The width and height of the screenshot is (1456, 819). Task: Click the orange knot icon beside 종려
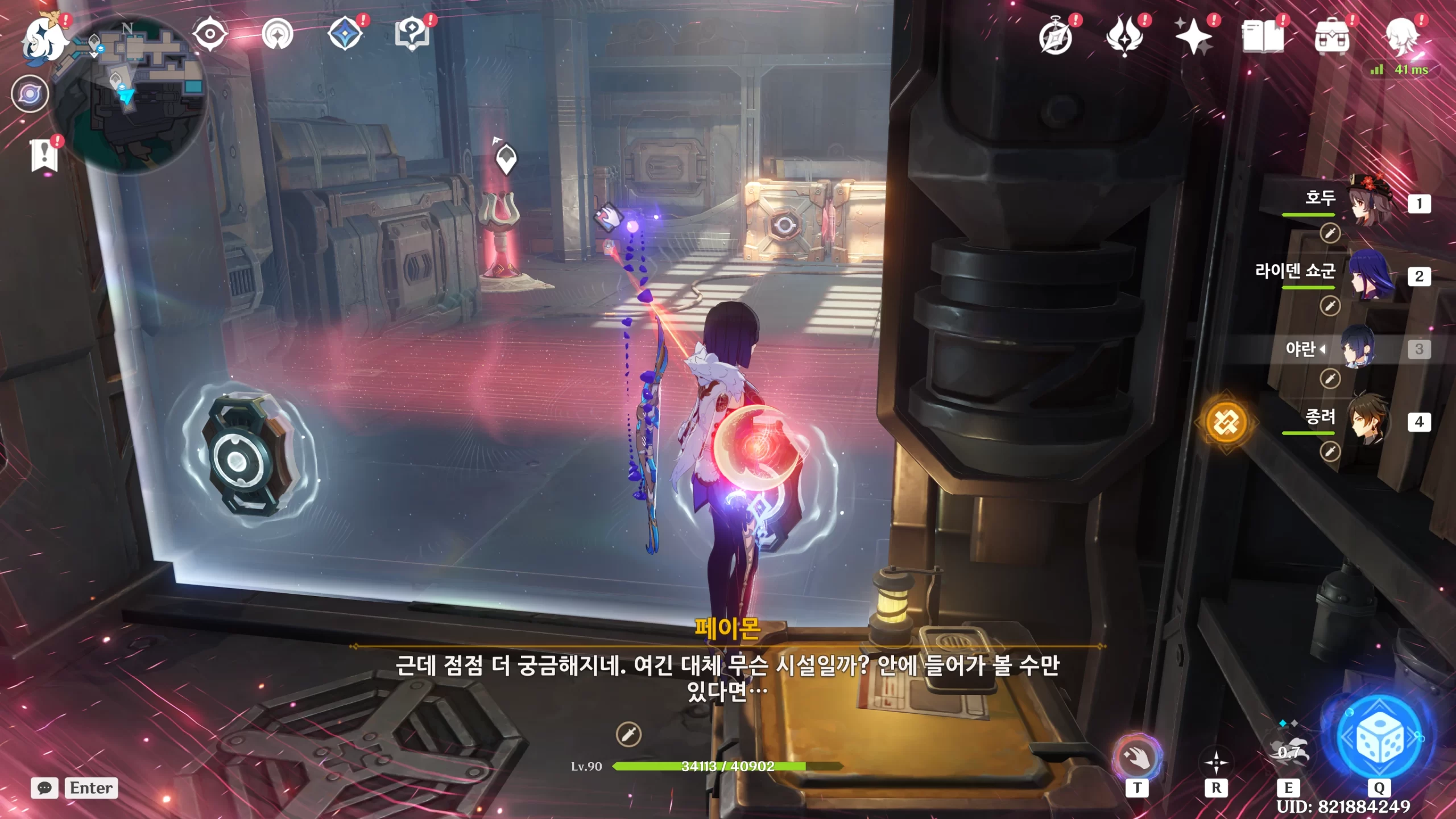click(x=1226, y=422)
